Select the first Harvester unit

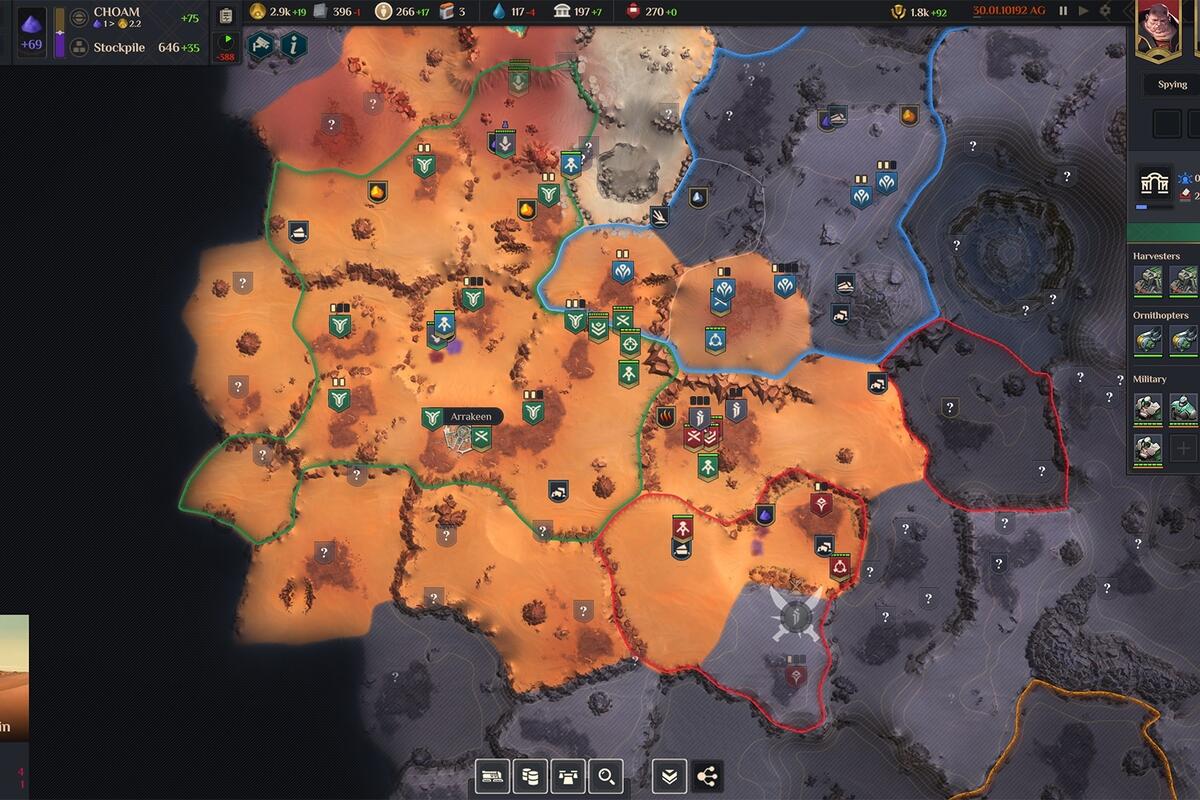pyautogui.click(x=1149, y=281)
